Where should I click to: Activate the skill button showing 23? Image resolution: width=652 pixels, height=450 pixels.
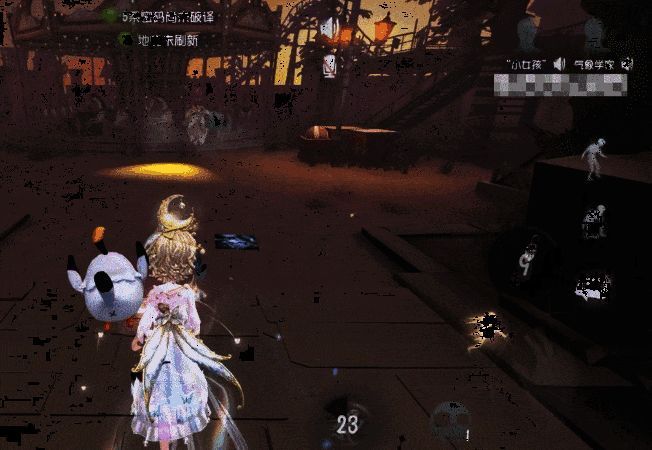click(346, 424)
